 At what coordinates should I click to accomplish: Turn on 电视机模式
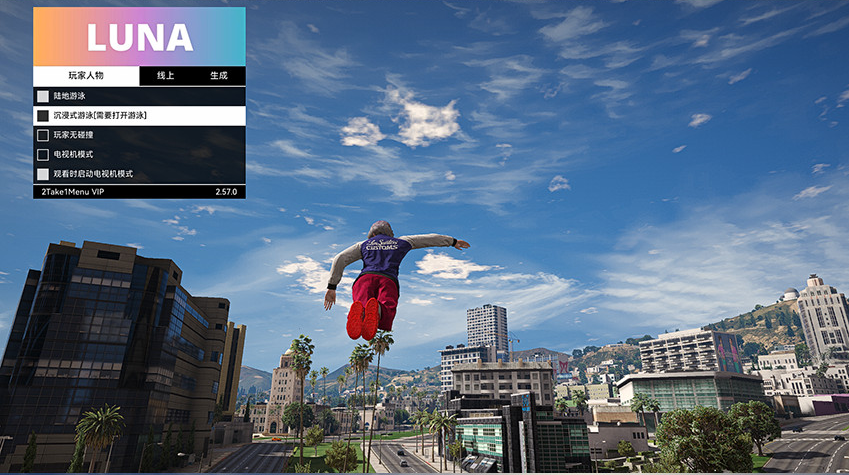pyautogui.click(x=43, y=155)
